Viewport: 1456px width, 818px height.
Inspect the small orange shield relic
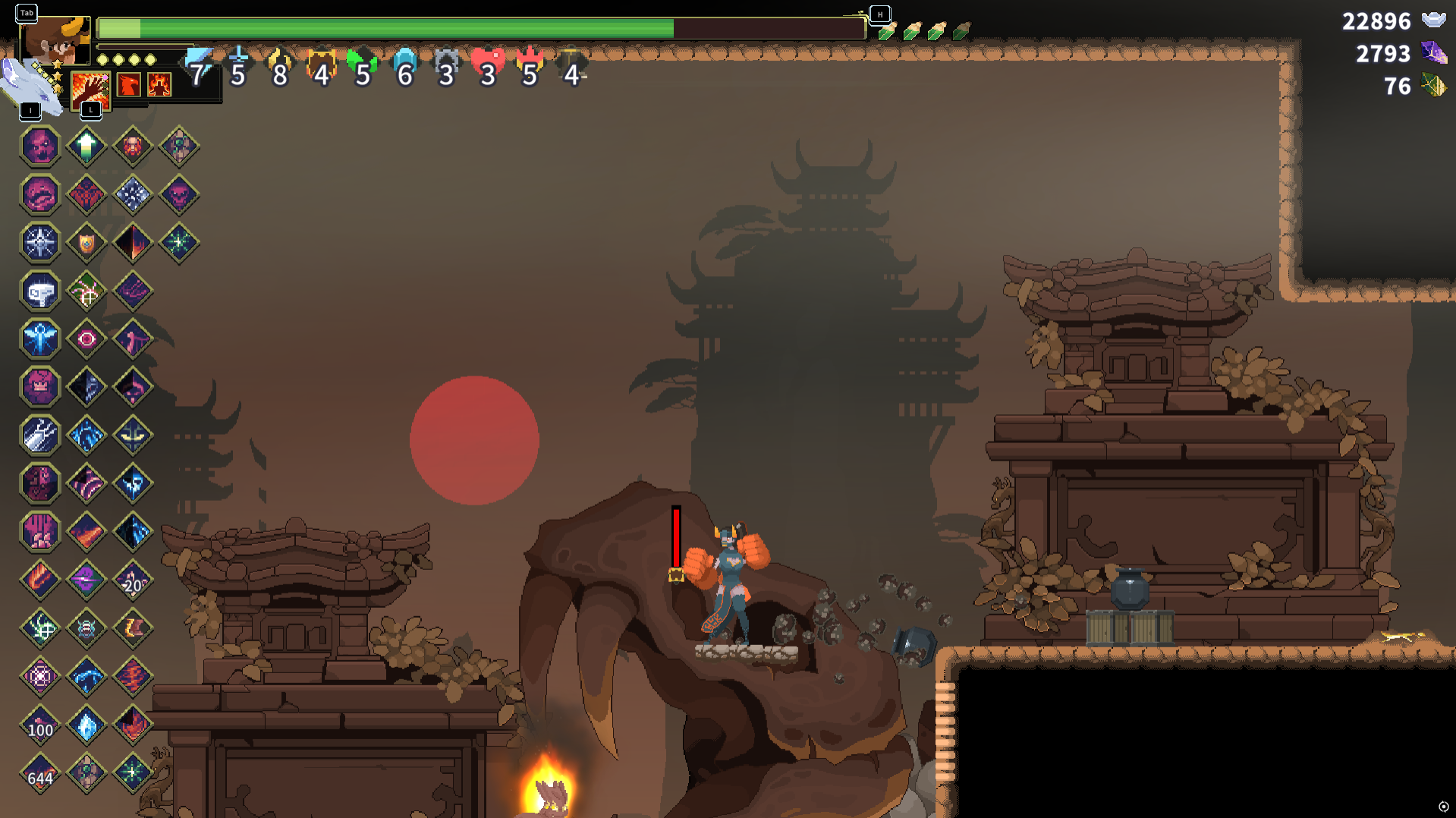86,243
